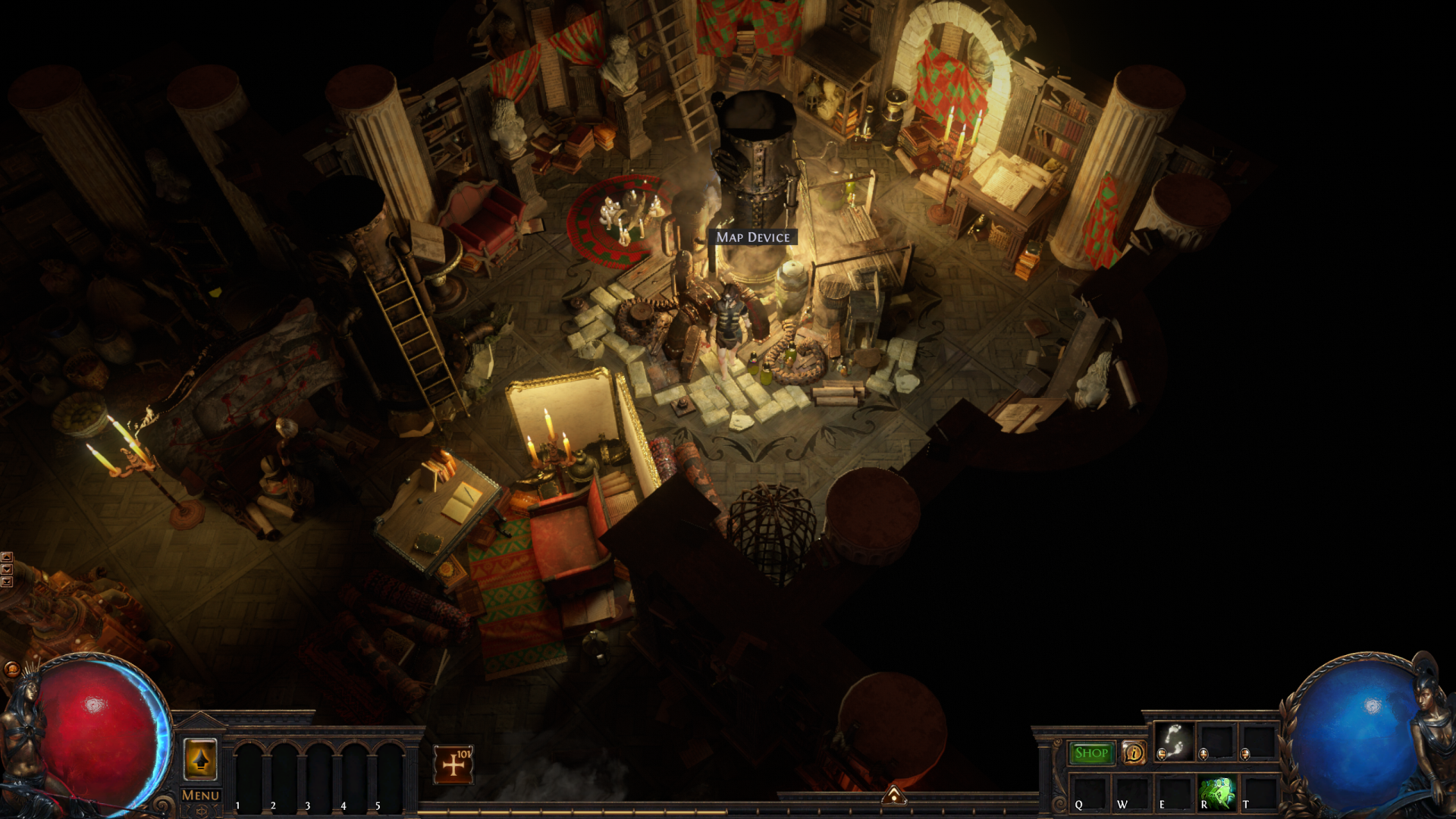
Task: Click the orange info speech-bubble icon
Action: 1134,753
